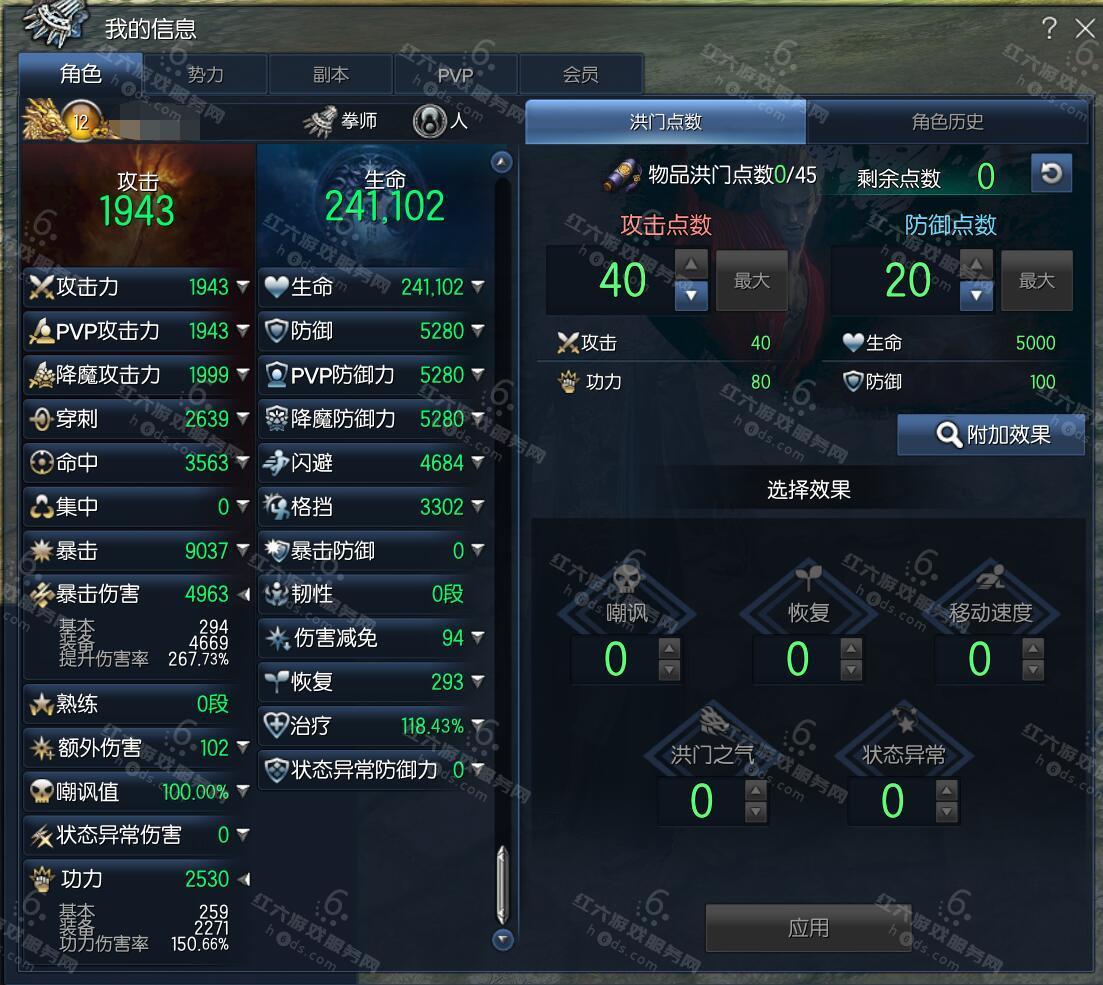Collapse the 暴击伤害 stat details

[x=243, y=594]
